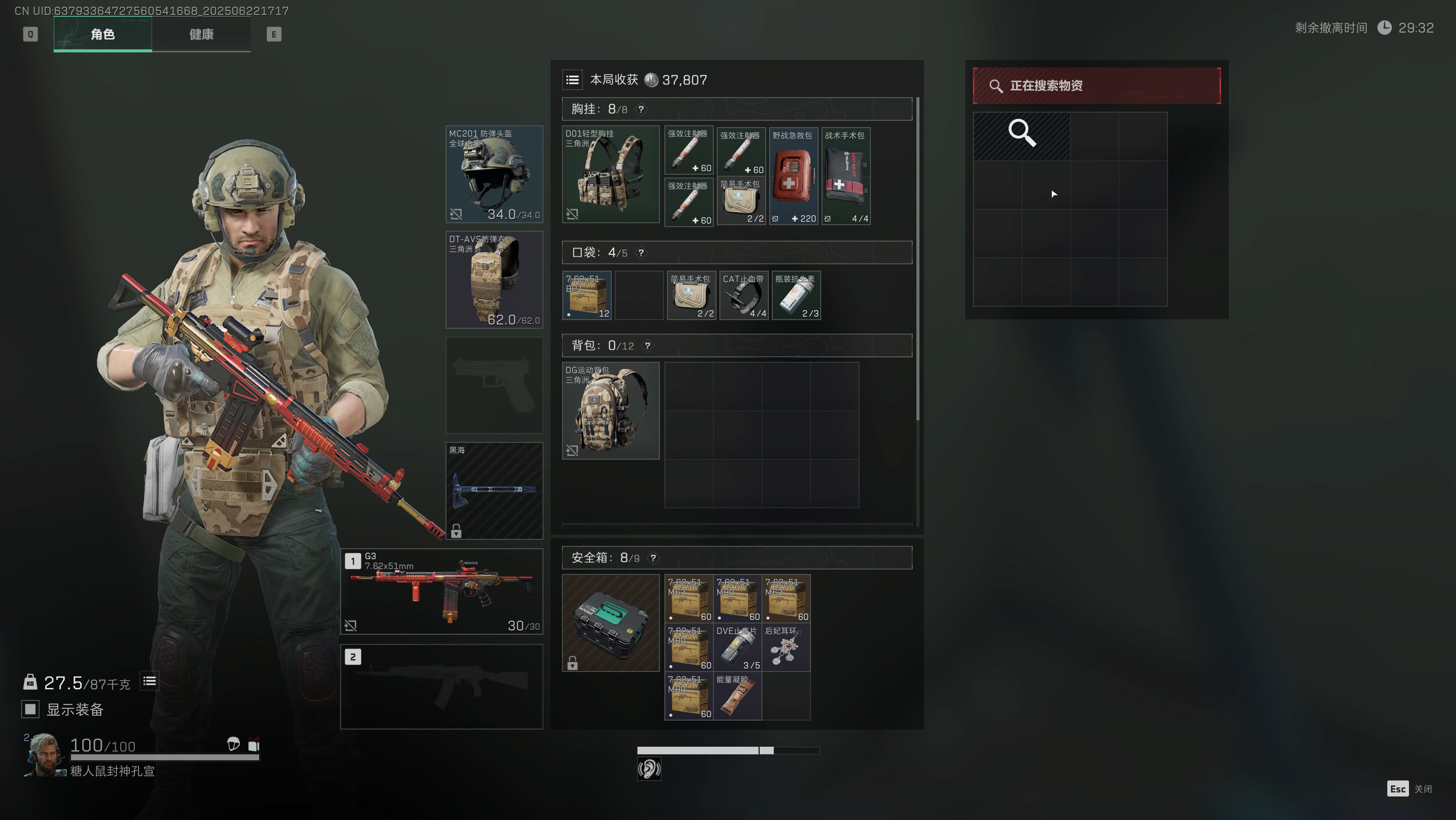Select the 角色 tab
The image size is (1456, 820).
102,35
